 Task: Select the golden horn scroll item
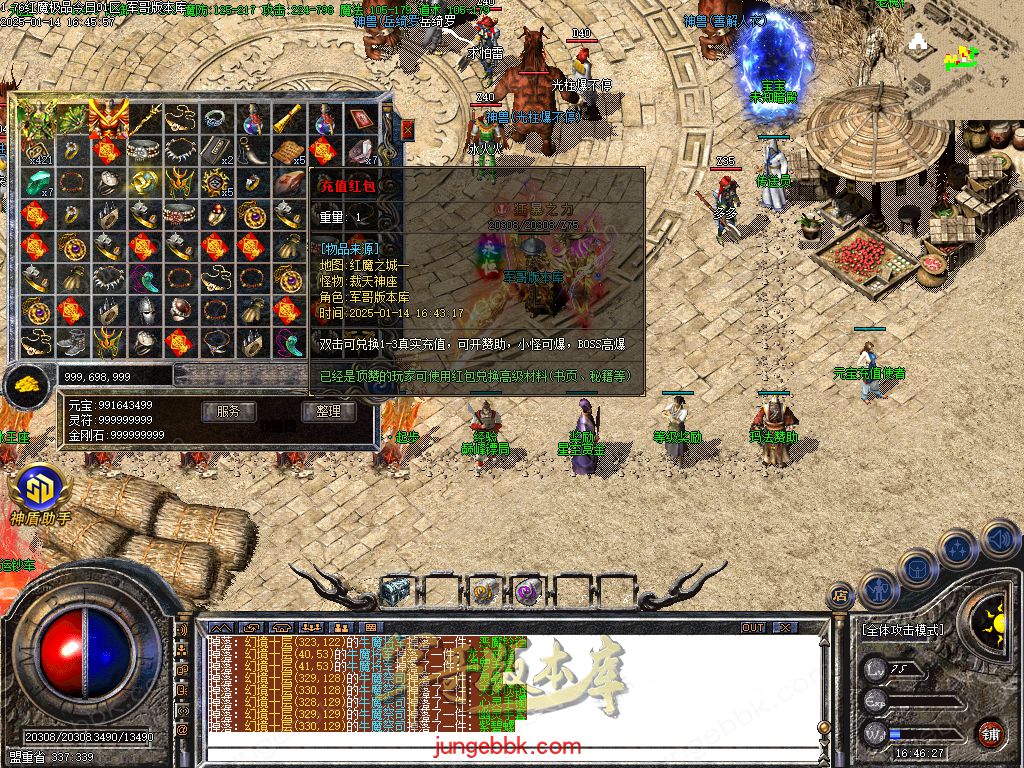point(287,119)
